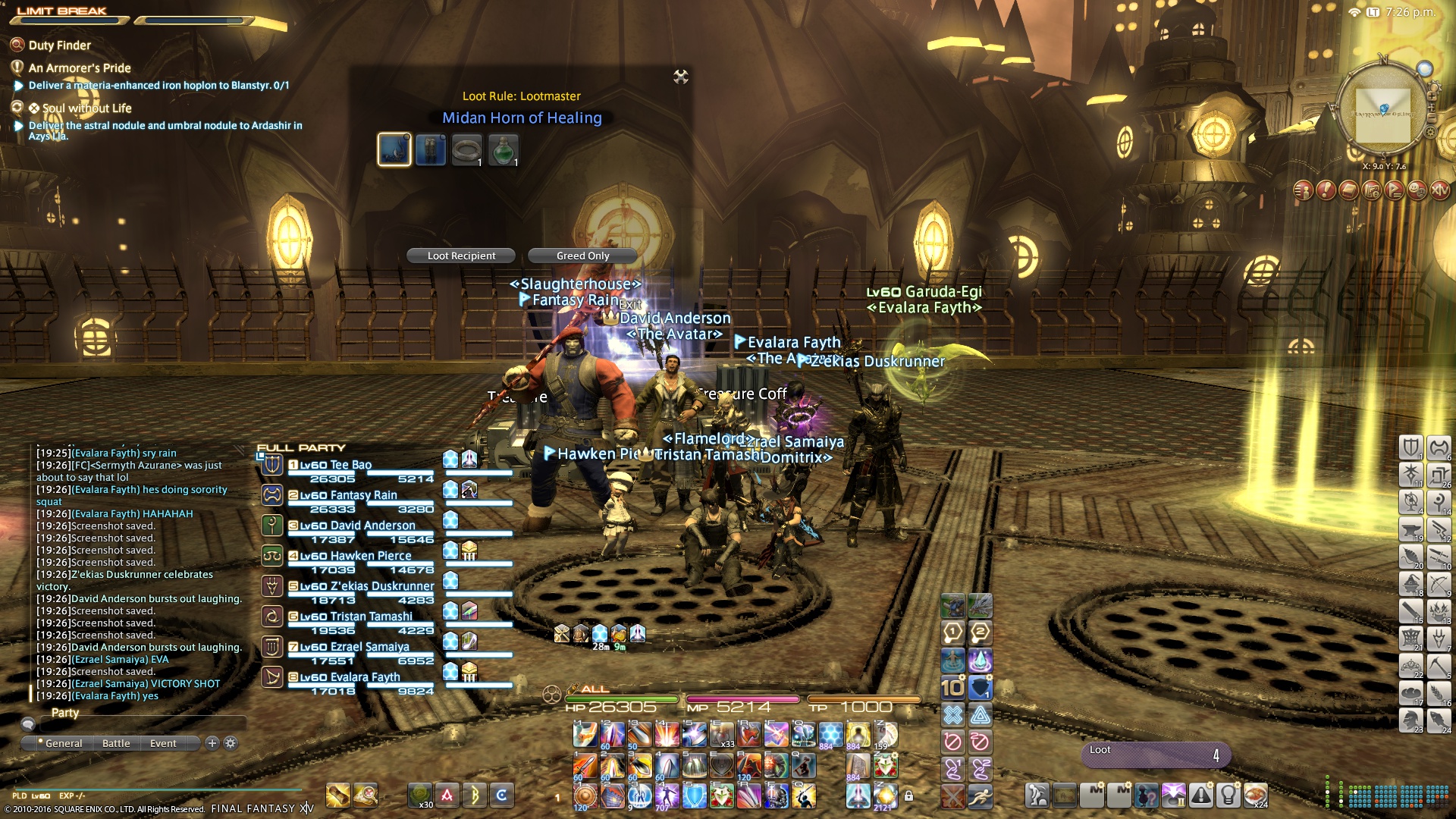Open An Armorer's Pride quest
Screen dimensions: 1456x819
80,68
